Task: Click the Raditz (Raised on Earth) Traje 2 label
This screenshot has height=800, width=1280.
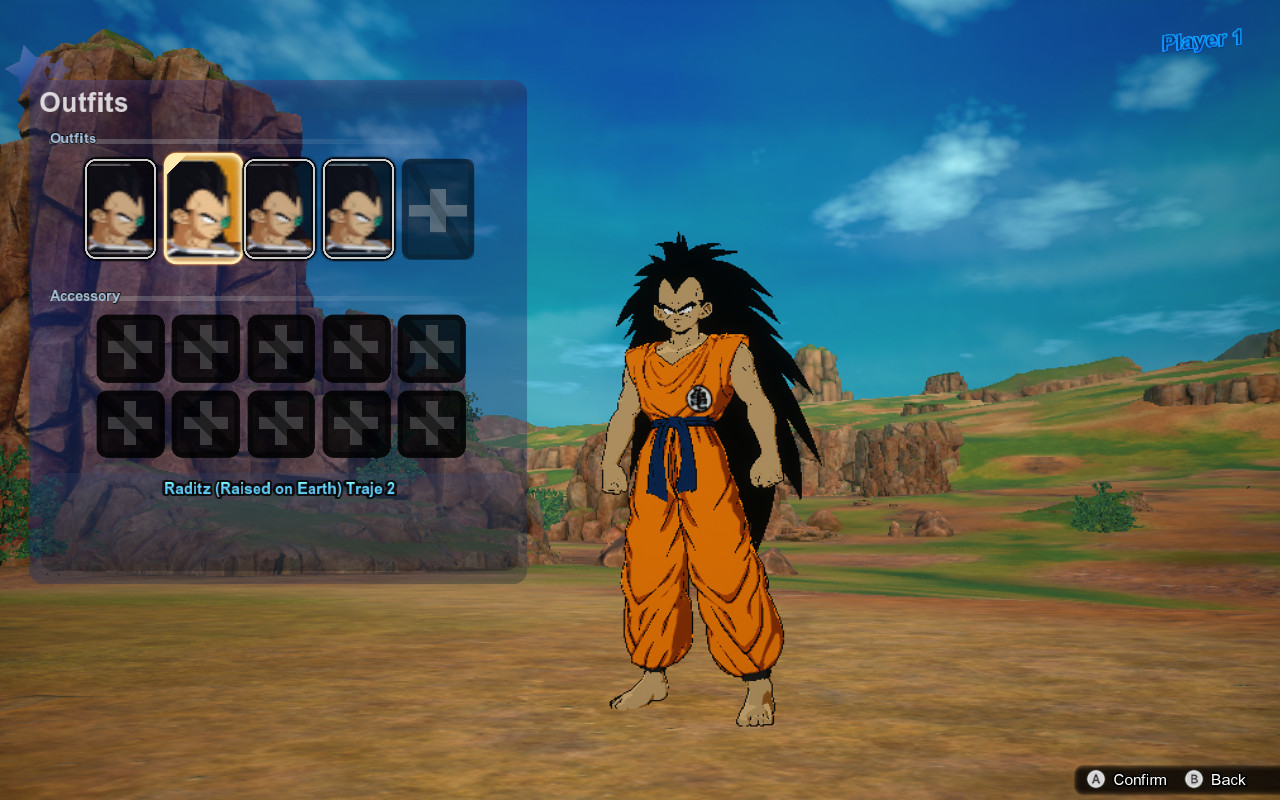Action: point(279,488)
